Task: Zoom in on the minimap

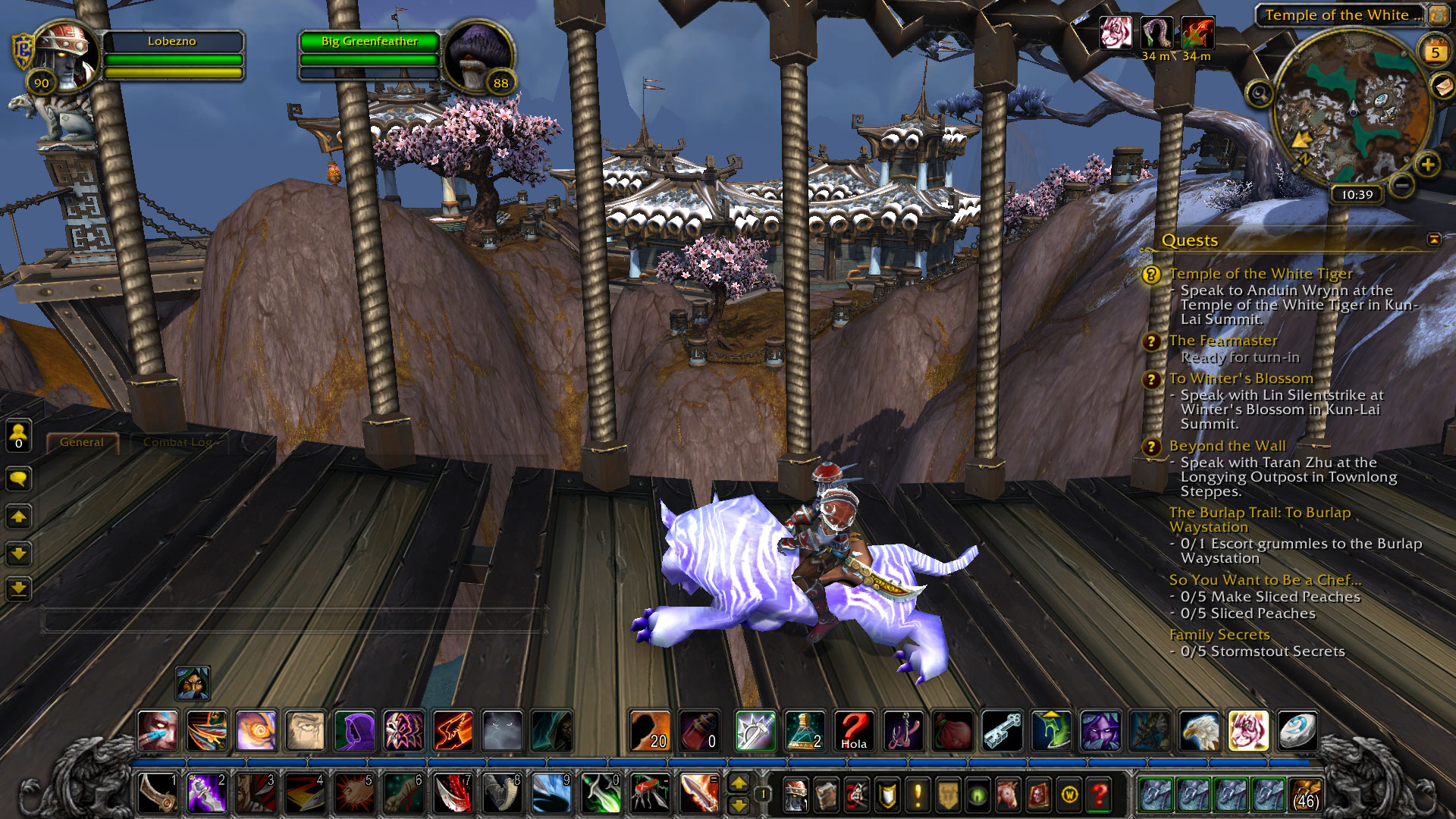Action: (1427, 165)
